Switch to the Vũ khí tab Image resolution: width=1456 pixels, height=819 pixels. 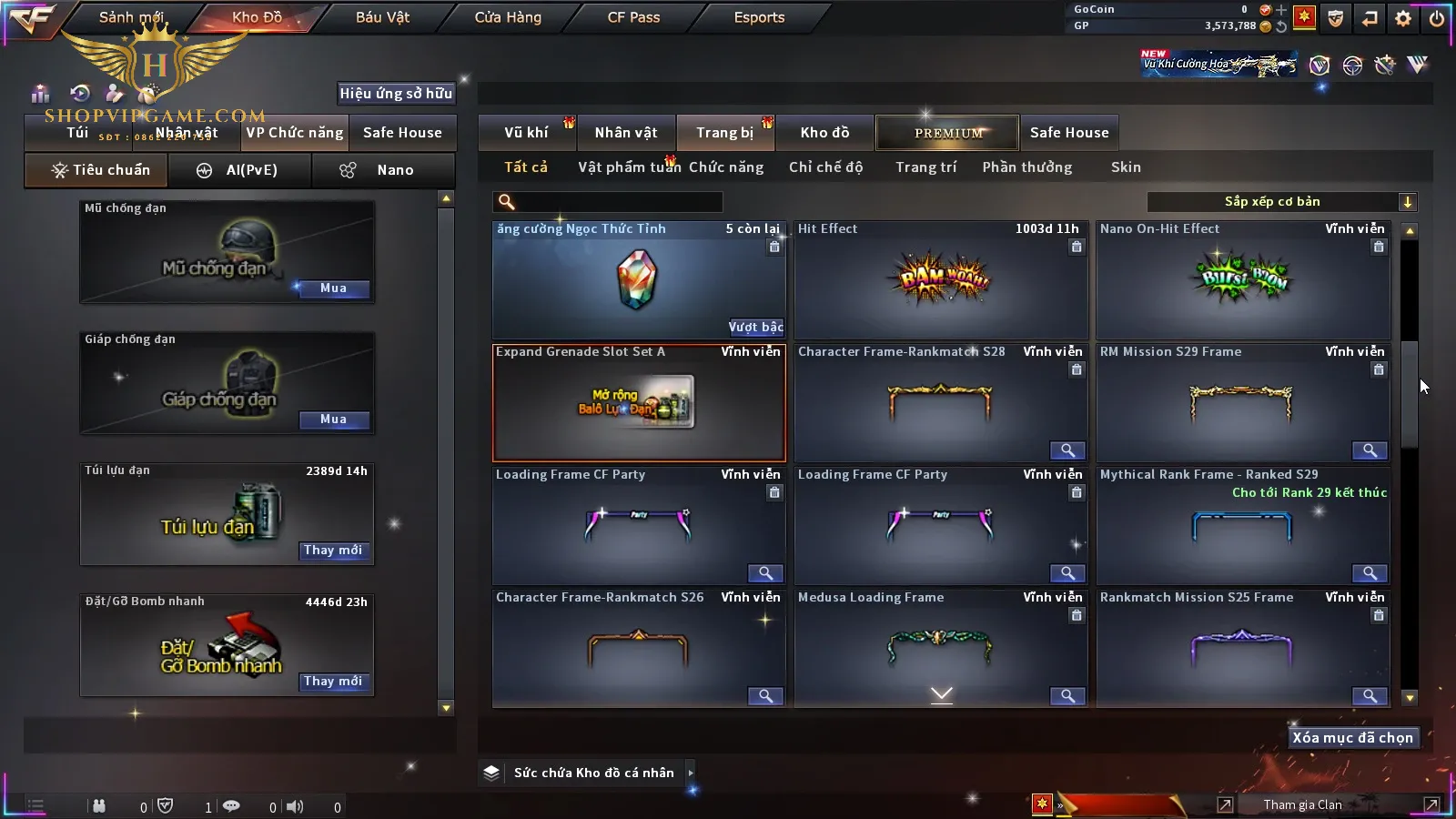pyautogui.click(x=526, y=133)
